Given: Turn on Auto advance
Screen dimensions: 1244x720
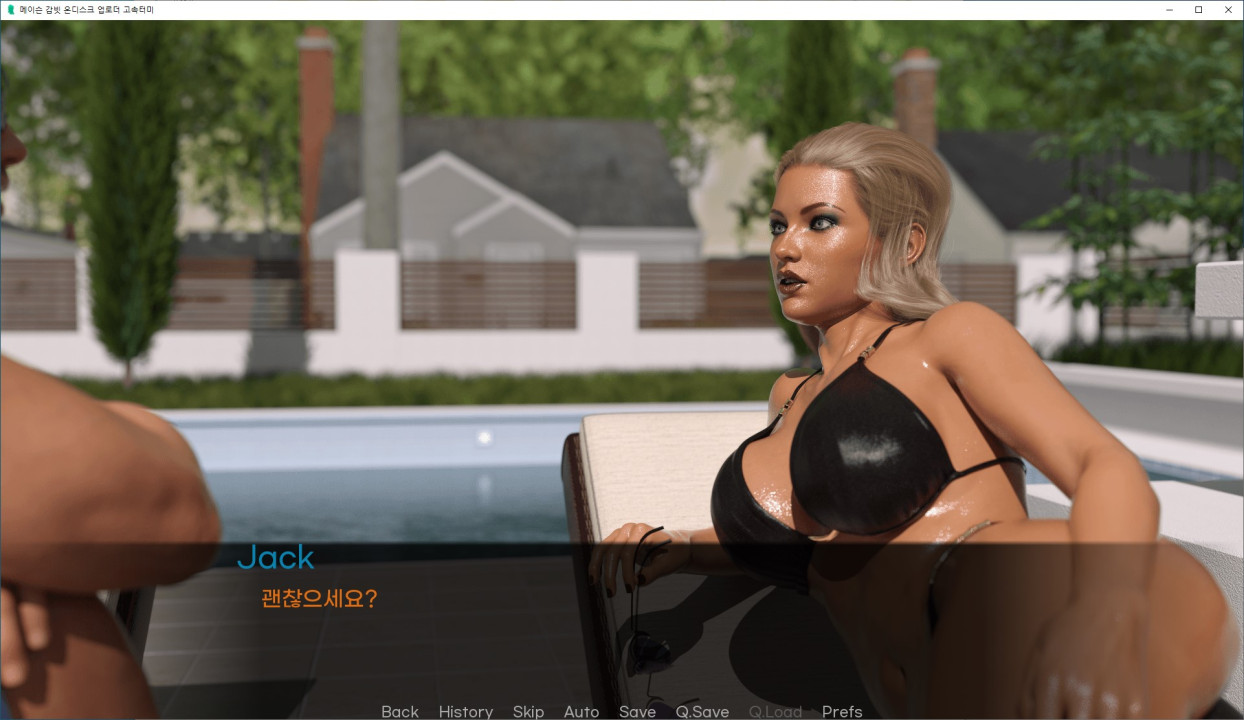Looking at the screenshot, I should [581, 711].
